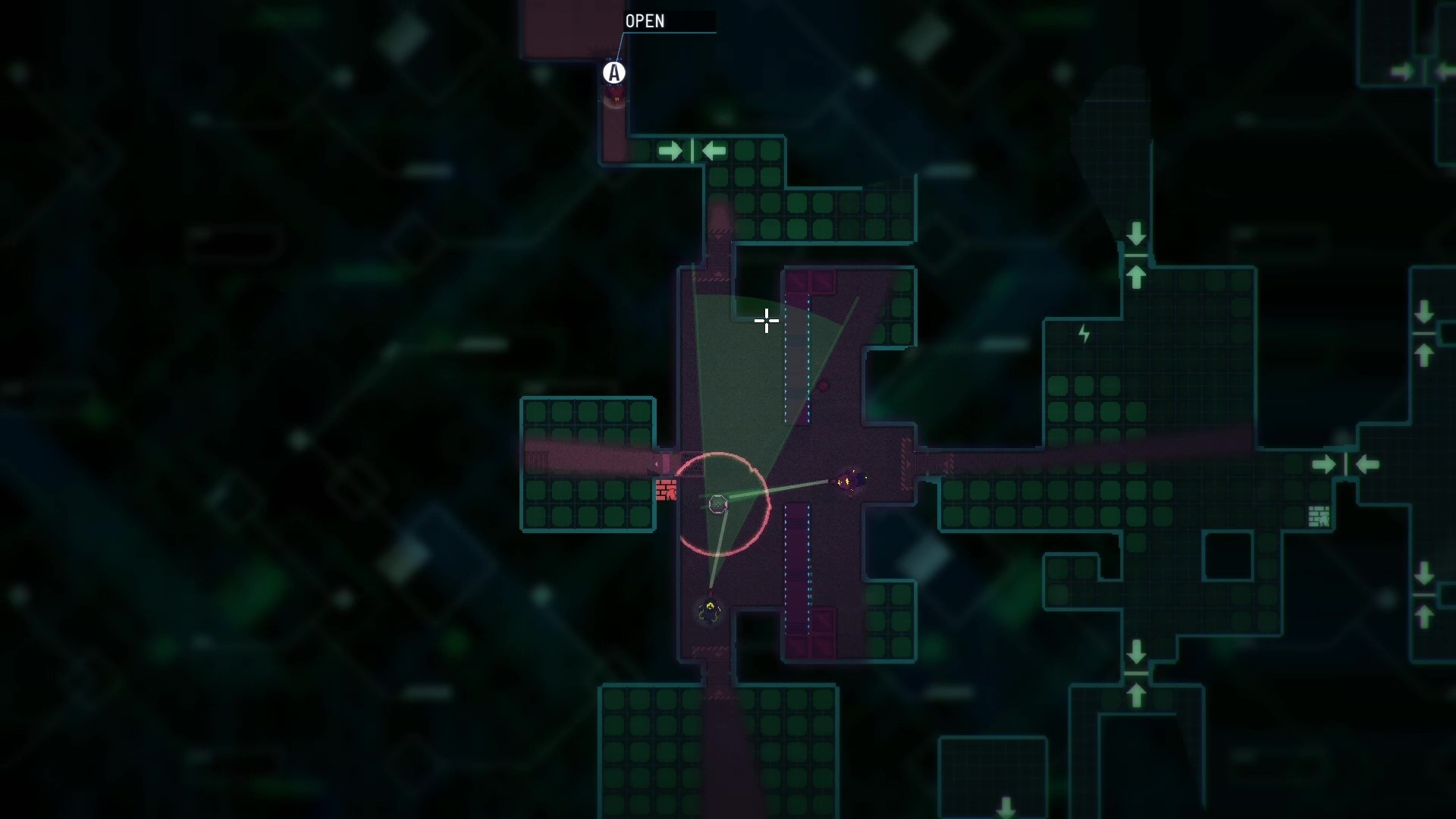Click the left-pointing arrow of the eastern doorway

(x=1365, y=463)
